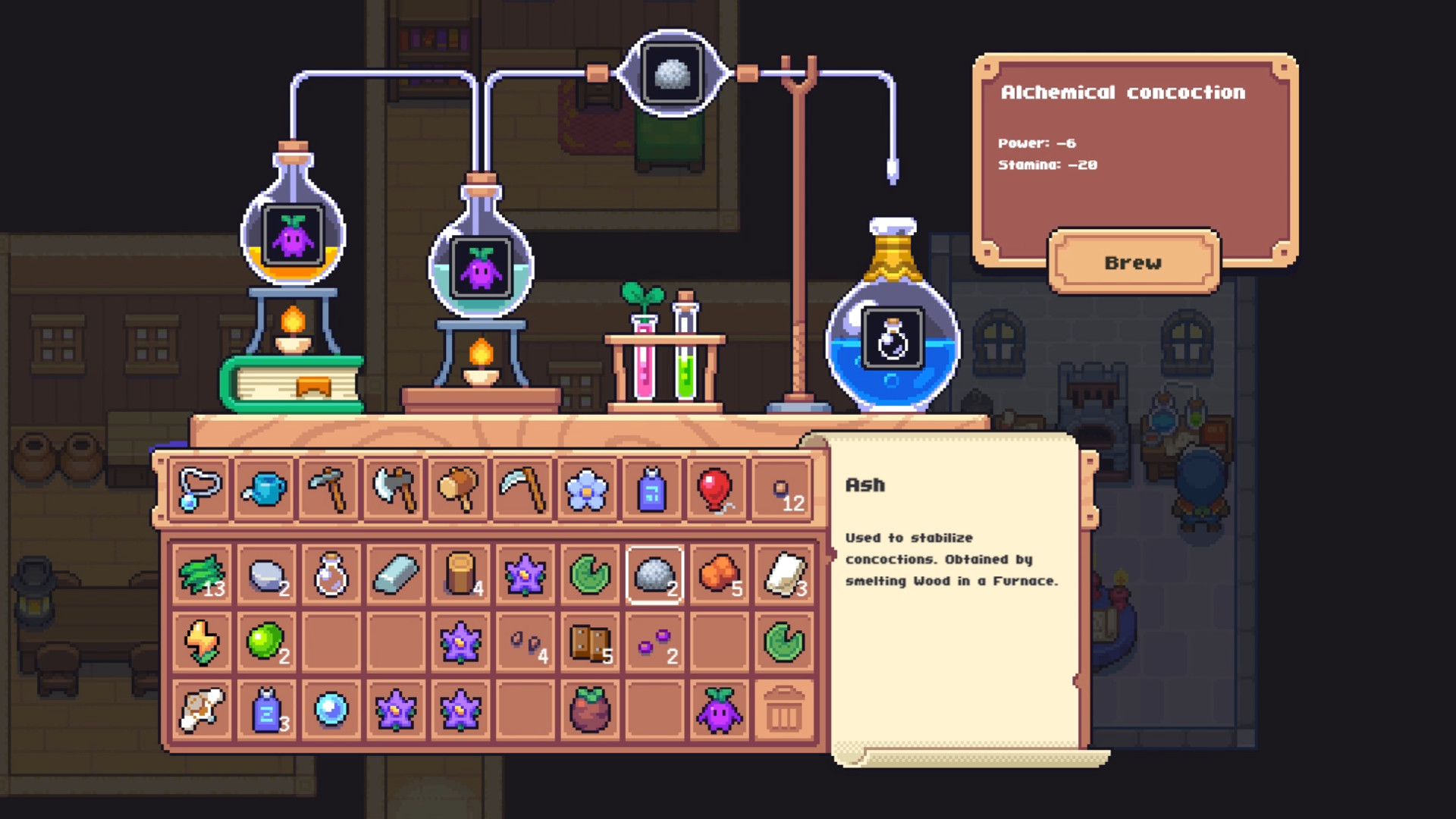The width and height of the screenshot is (1456, 819).
Task: Choose the pickaxe in the hotbar
Action: (329, 489)
